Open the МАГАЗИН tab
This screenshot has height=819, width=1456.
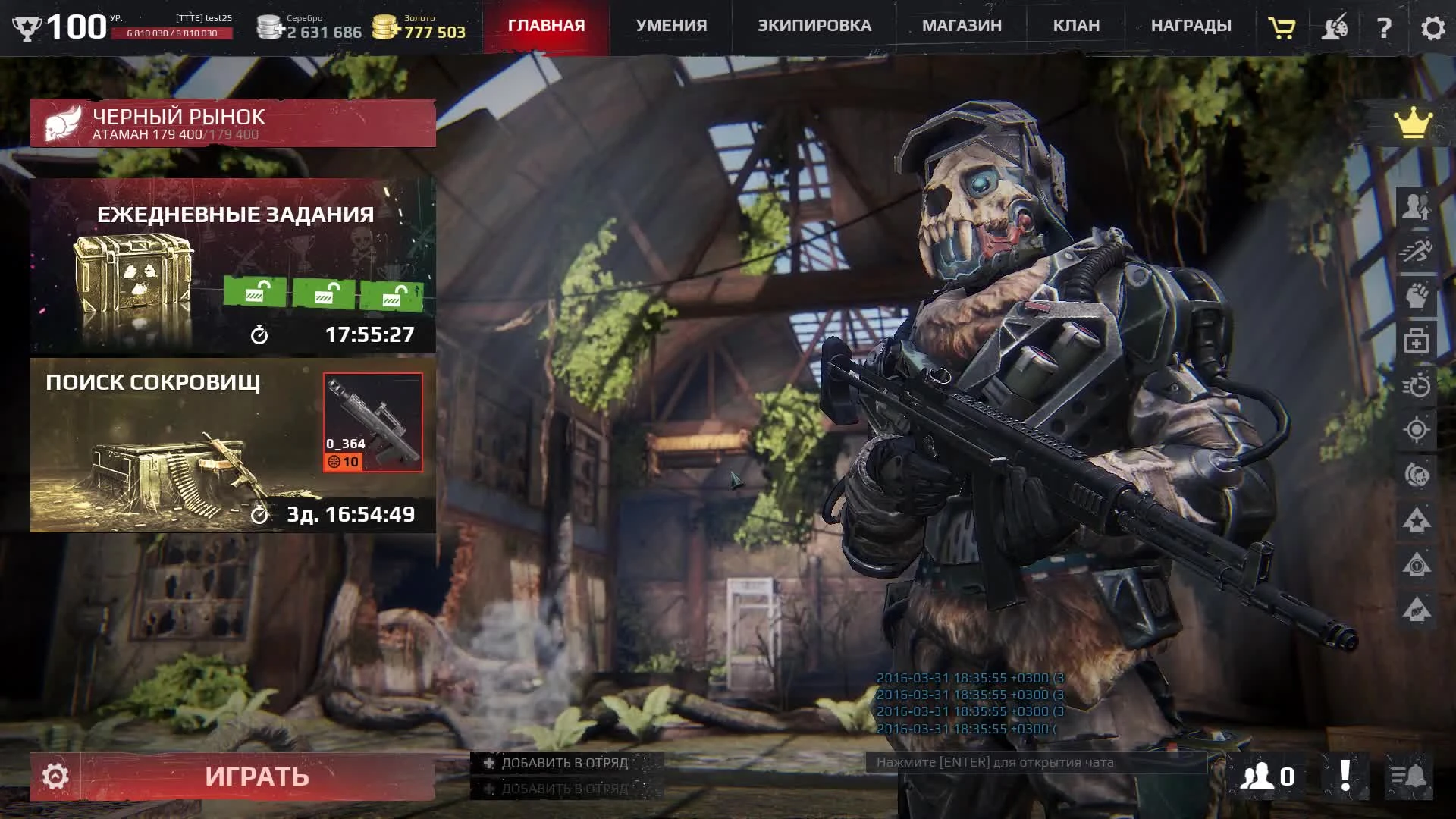click(962, 25)
